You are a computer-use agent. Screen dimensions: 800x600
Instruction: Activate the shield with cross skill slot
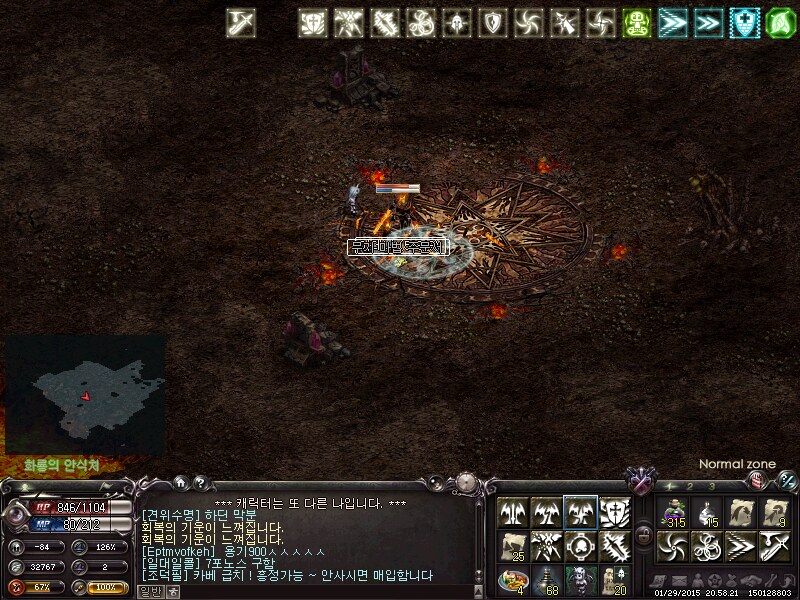(x=613, y=512)
